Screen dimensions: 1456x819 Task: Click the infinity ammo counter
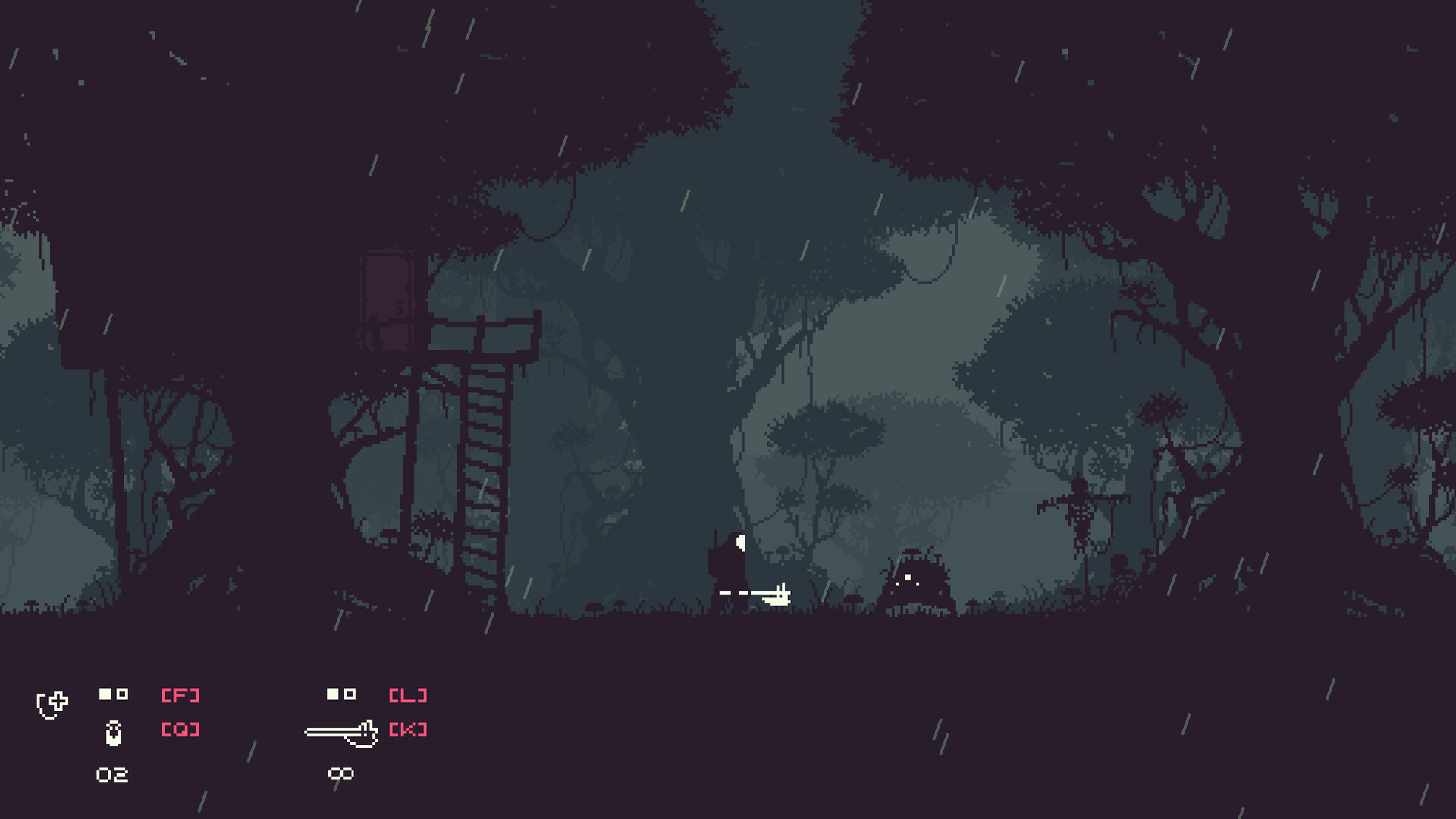click(x=343, y=775)
